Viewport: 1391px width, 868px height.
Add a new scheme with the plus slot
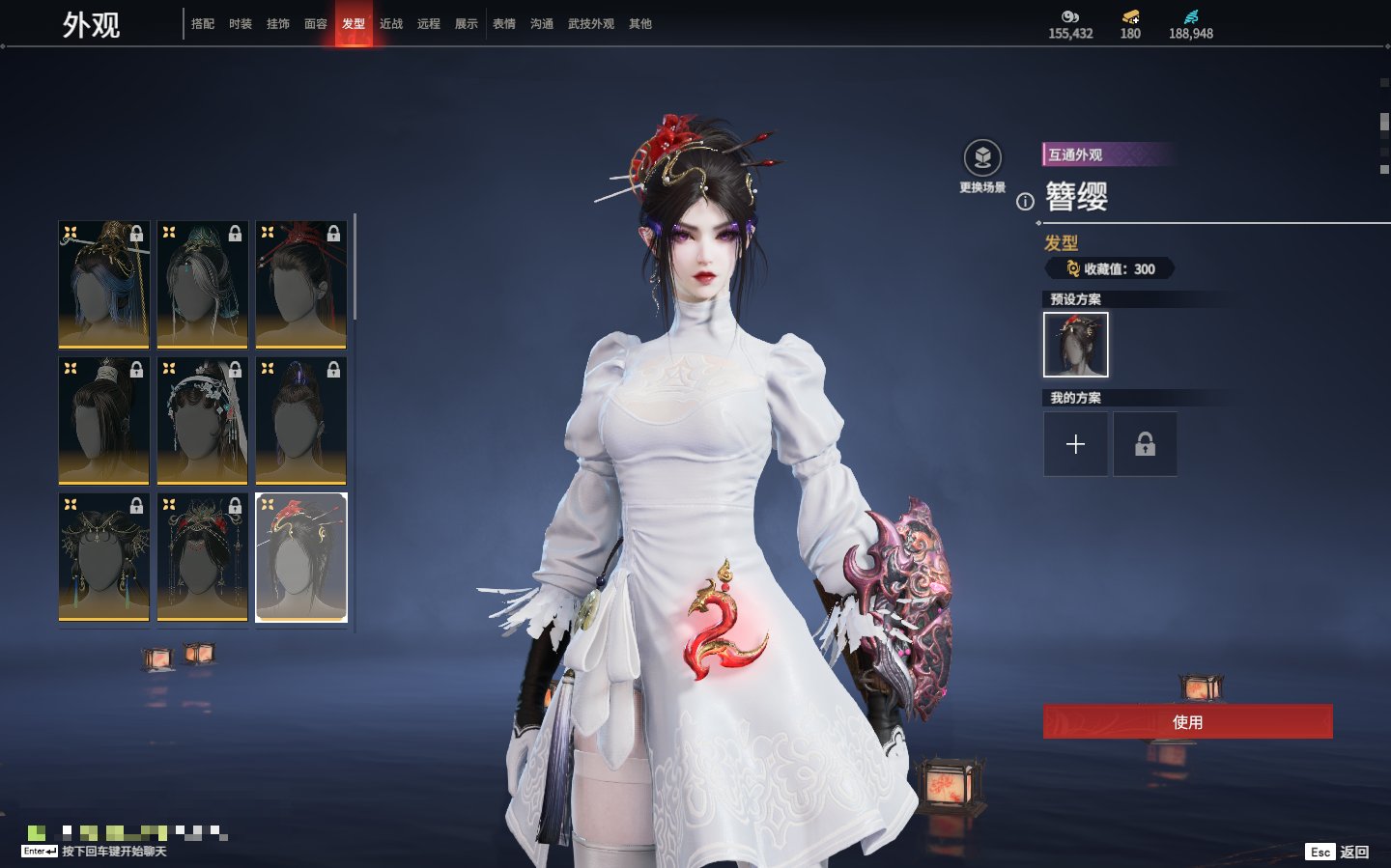[1075, 444]
